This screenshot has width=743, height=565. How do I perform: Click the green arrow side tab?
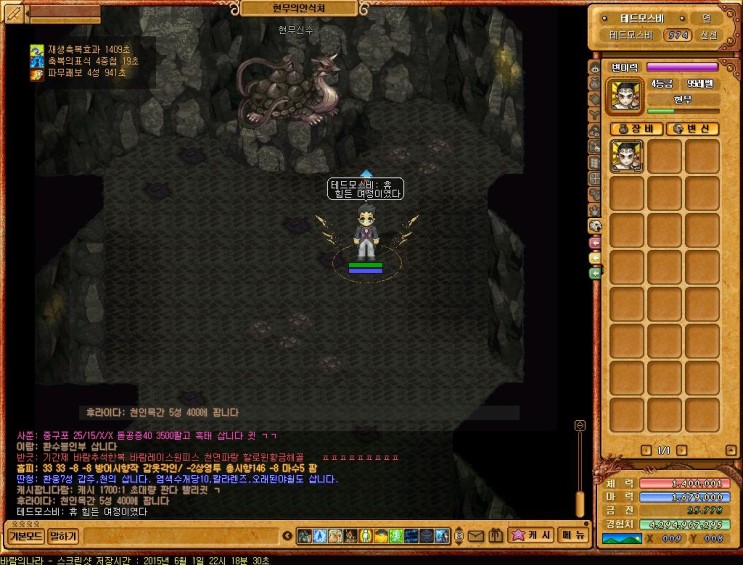595,272
